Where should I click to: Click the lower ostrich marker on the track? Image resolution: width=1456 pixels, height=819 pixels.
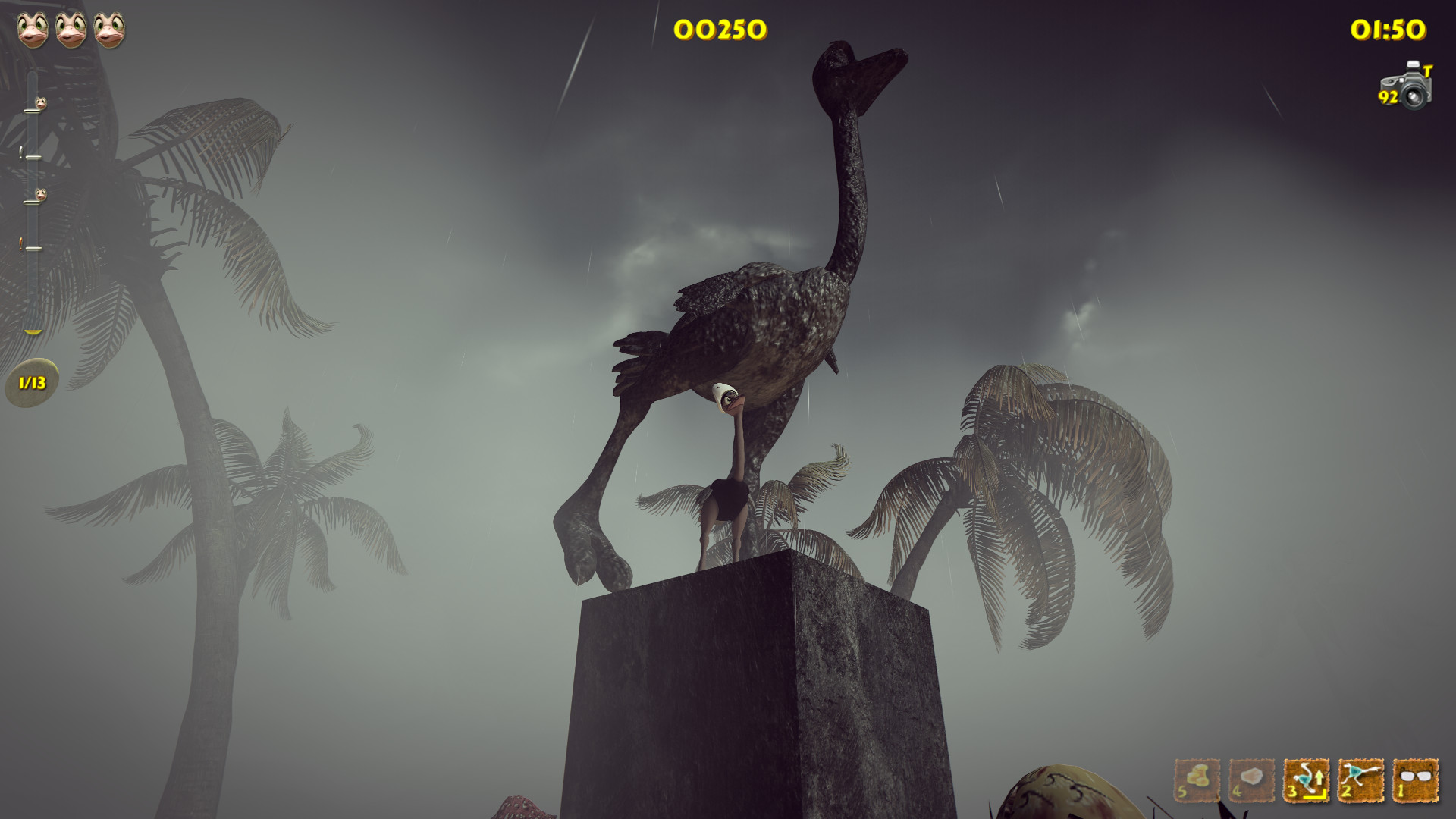point(42,194)
